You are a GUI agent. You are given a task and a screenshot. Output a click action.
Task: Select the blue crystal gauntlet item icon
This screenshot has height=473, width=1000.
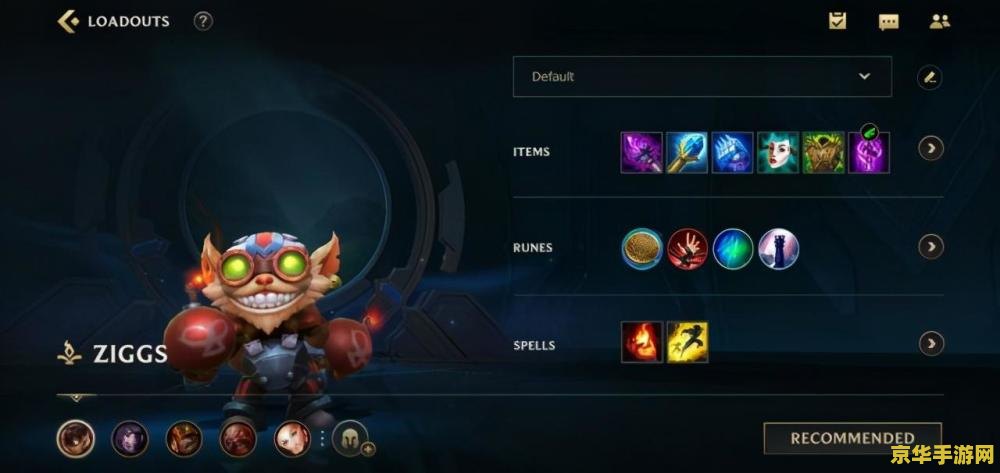(732, 153)
